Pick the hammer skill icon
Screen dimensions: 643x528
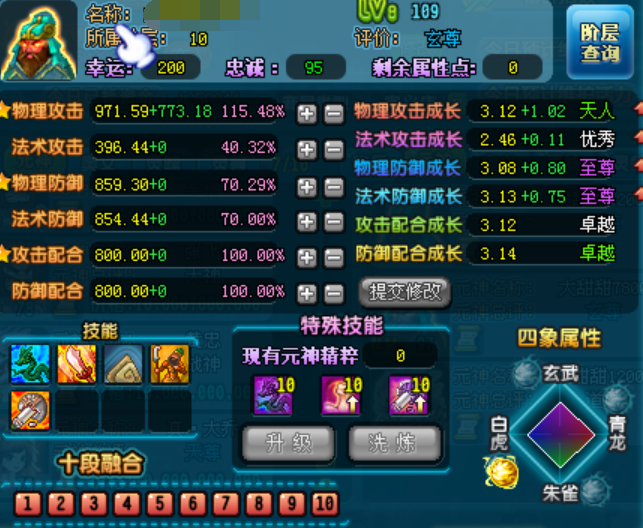tap(29, 410)
